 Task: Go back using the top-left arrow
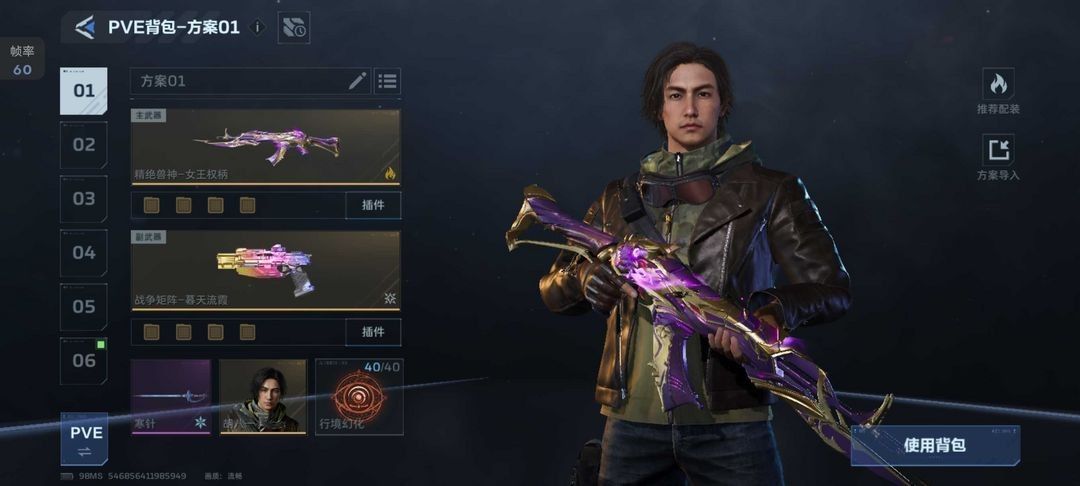pos(85,28)
